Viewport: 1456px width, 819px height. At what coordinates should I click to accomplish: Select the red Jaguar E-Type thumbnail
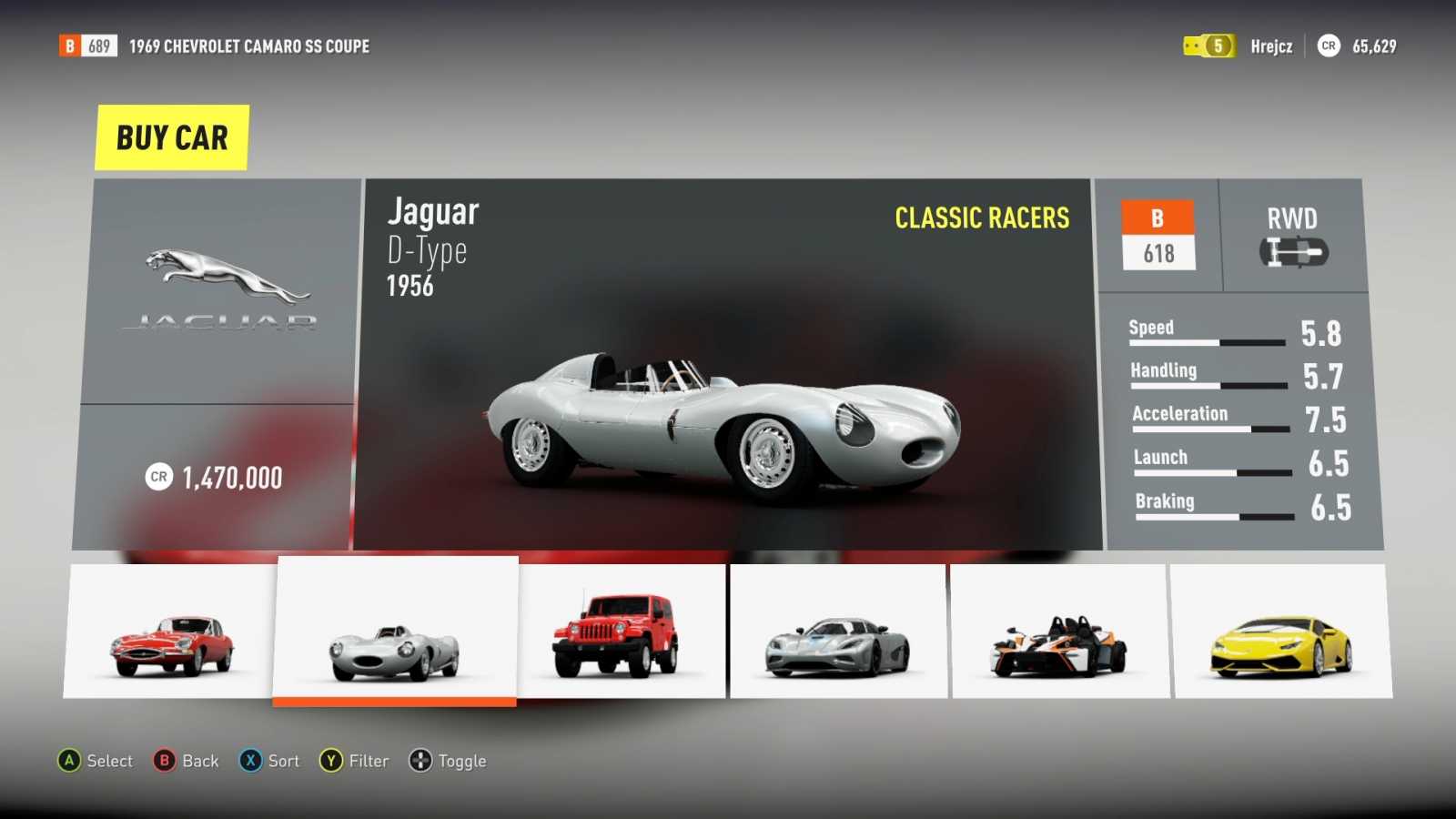pyautogui.click(x=170, y=632)
